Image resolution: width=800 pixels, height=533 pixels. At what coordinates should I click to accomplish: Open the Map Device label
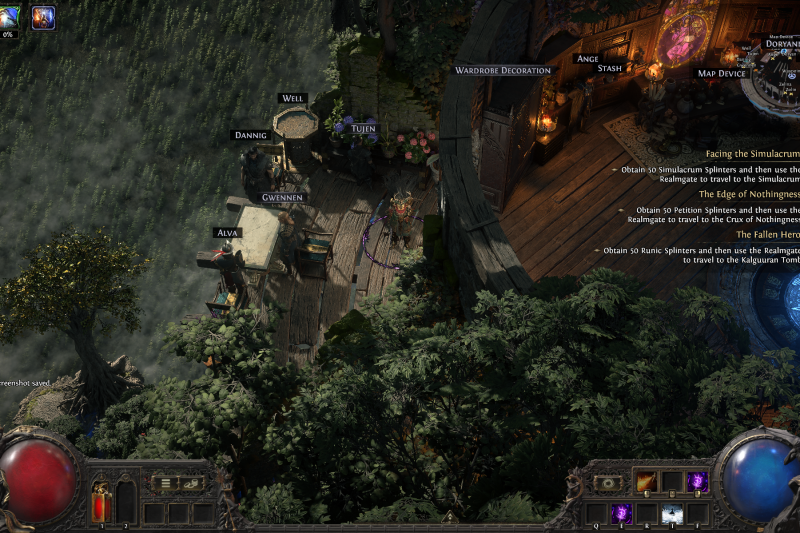(722, 73)
